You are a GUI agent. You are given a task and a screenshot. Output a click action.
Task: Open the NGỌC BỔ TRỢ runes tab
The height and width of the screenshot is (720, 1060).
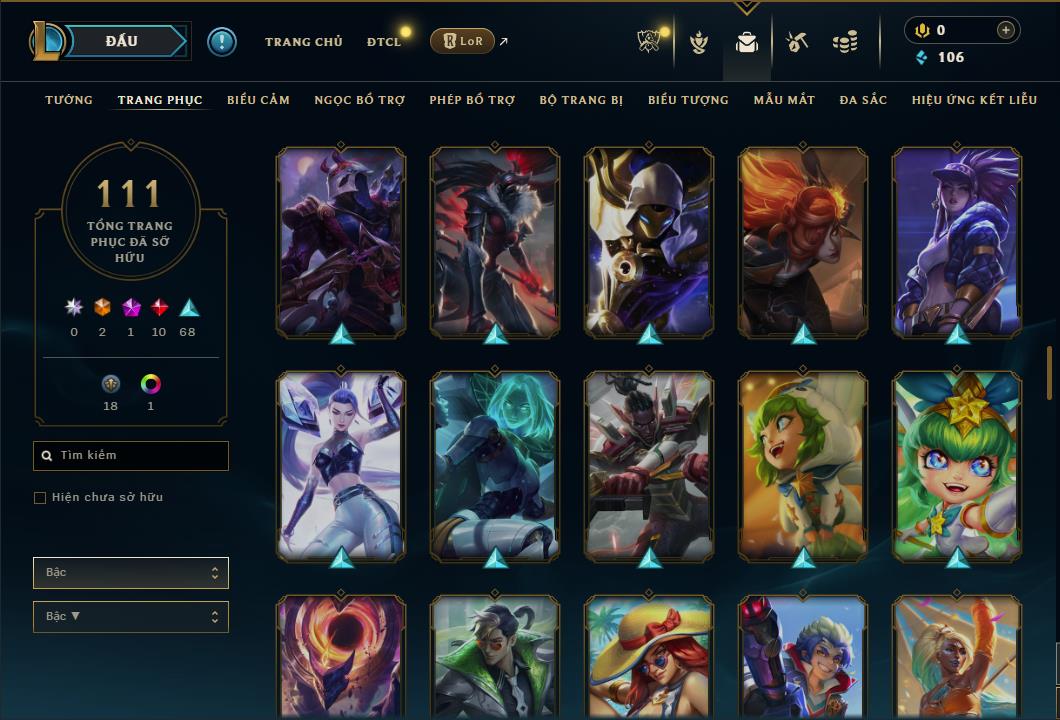(359, 100)
